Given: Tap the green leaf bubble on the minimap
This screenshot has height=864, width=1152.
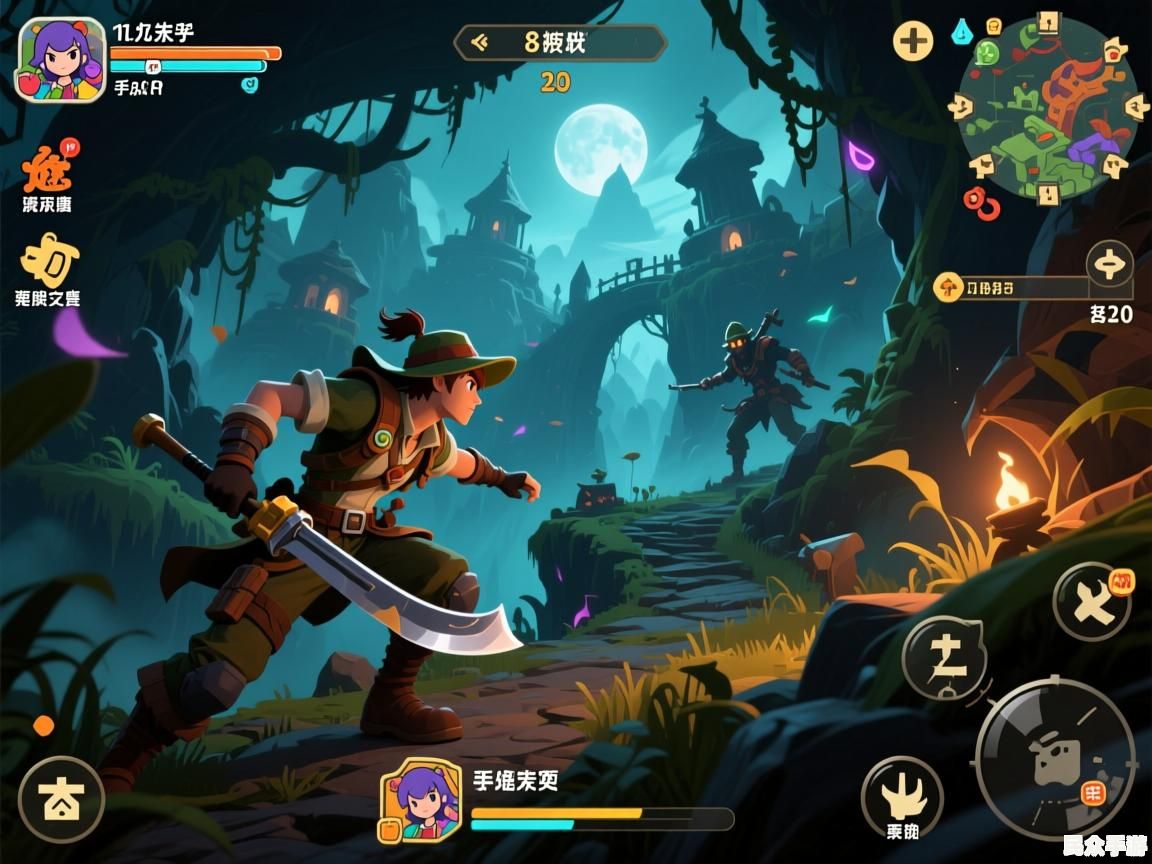Looking at the screenshot, I should click(x=988, y=53).
